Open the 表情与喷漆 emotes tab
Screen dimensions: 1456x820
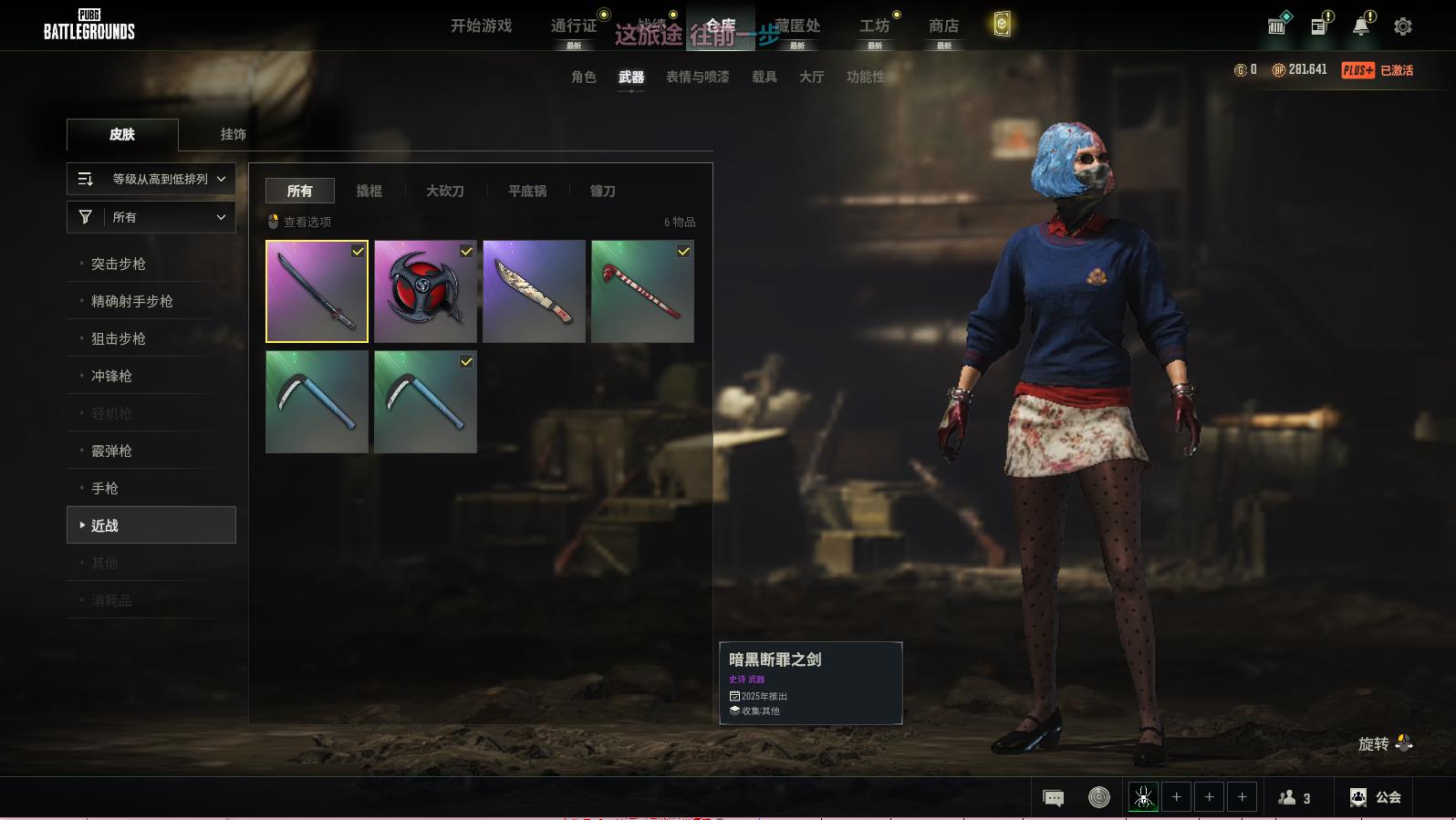698,78
